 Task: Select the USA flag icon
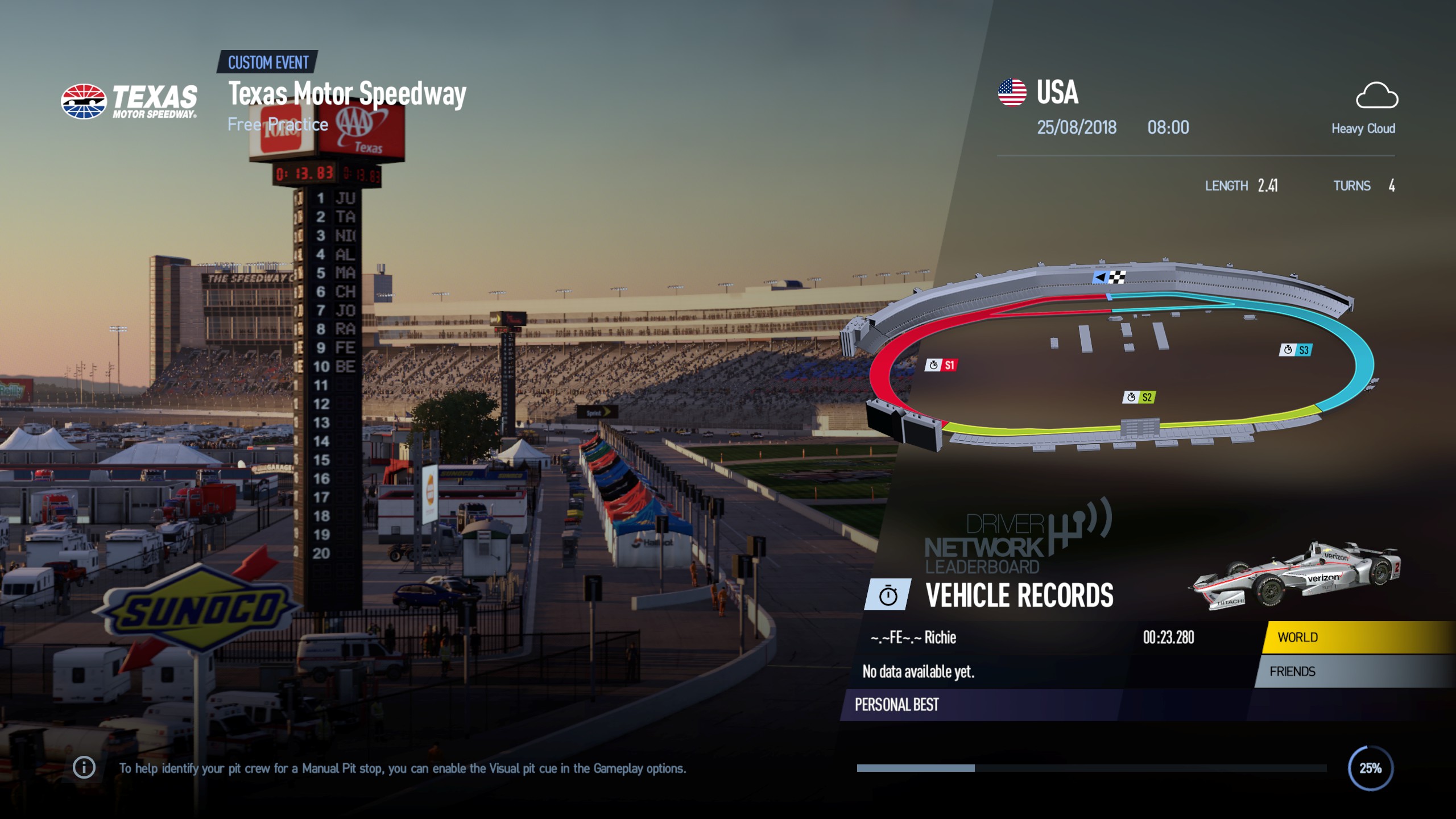pyautogui.click(x=1013, y=92)
